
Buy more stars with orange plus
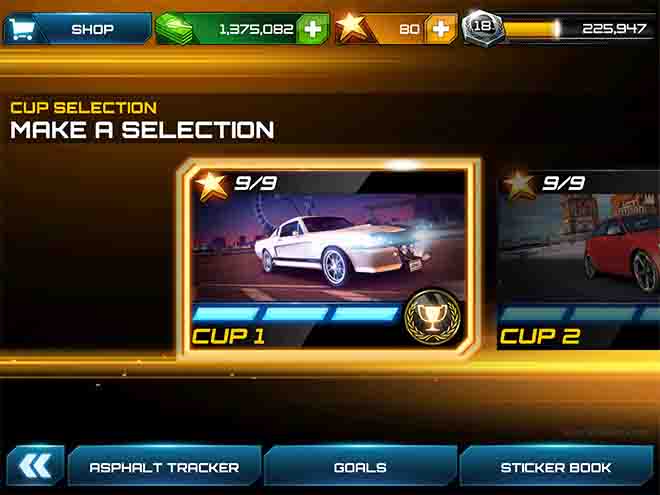[440, 28]
